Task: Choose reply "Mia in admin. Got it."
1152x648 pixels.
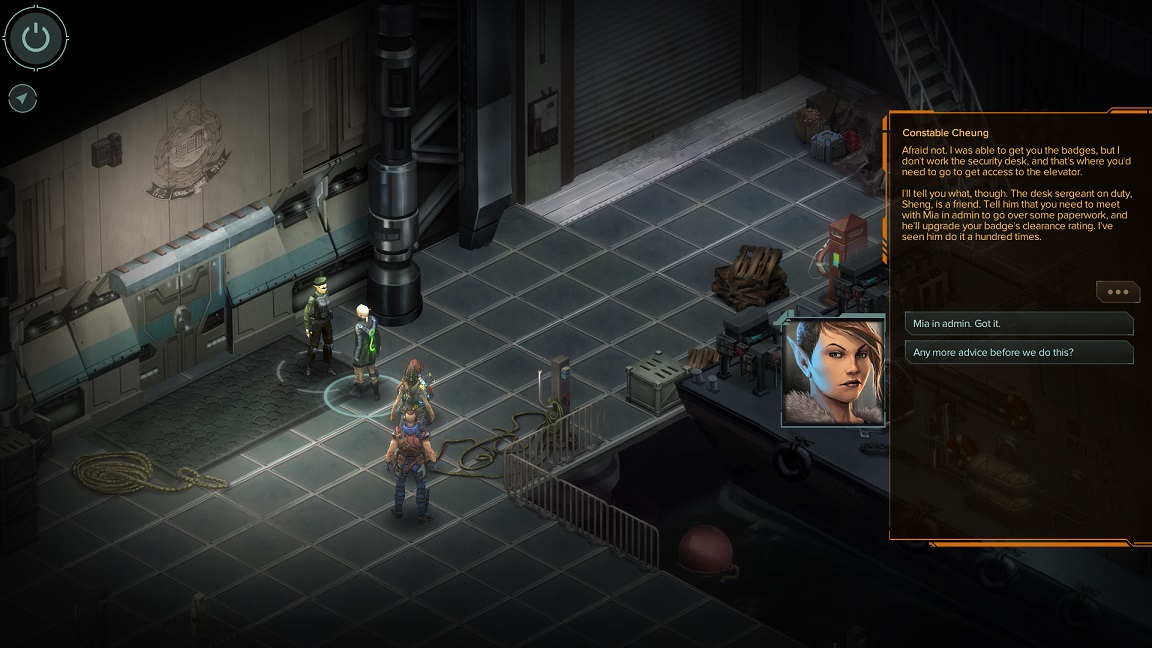Action: tap(1018, 324)
